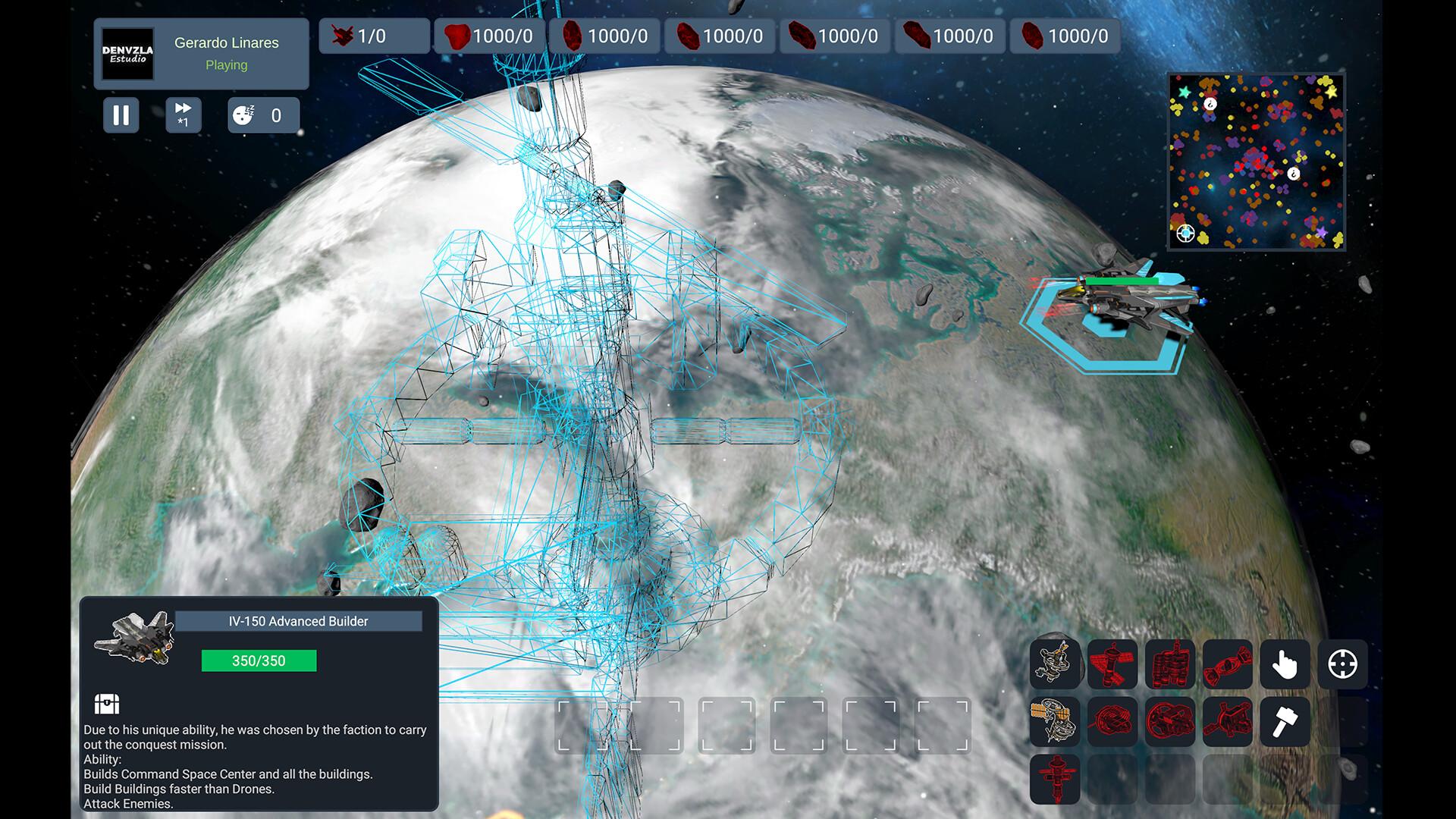The height and width of the screenshot is (819, 1456).
Task: Select the hand pointer tool
Action: click(1285, 665)
